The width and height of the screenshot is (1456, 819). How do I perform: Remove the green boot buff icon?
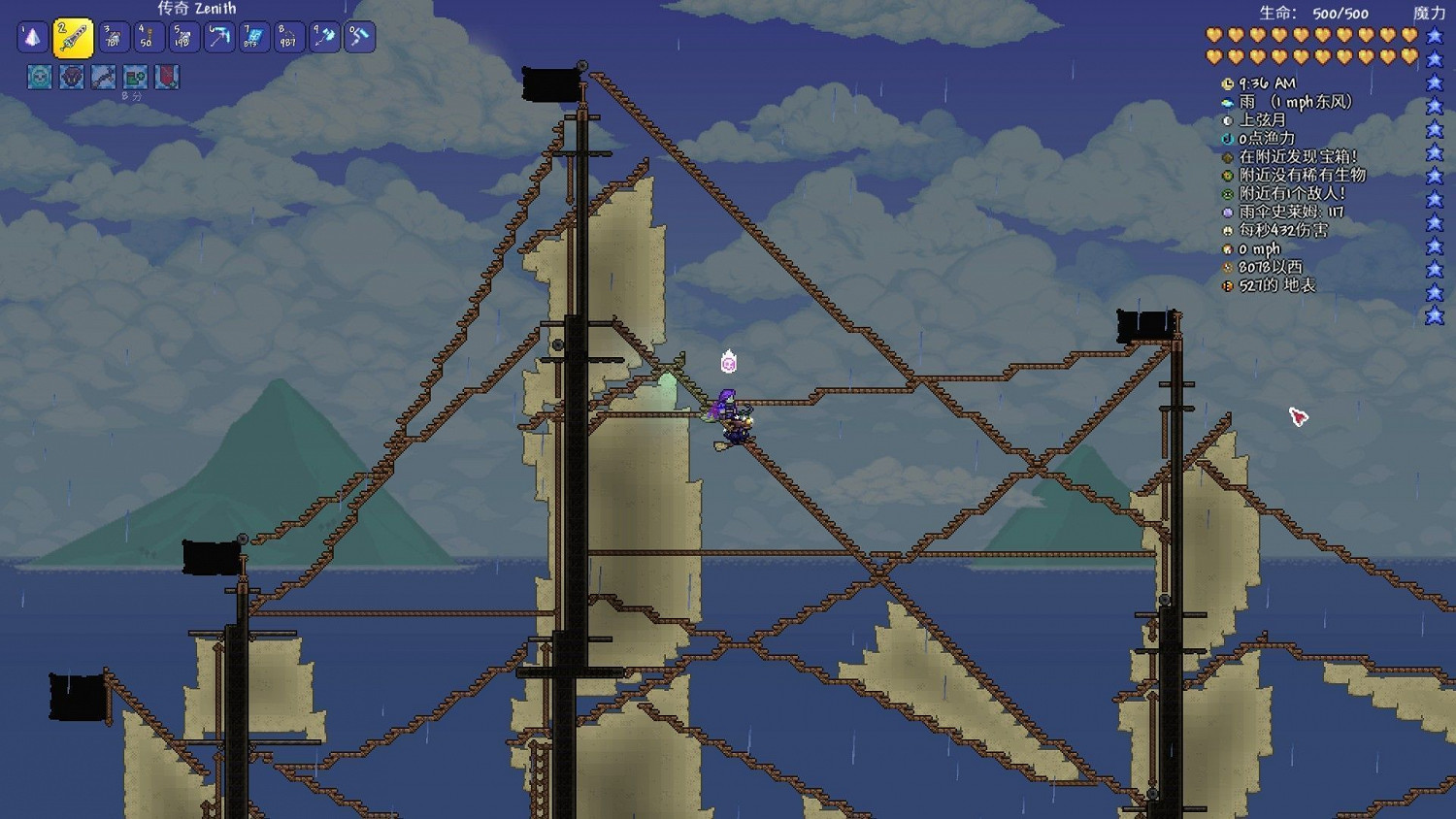click(135, 77)
